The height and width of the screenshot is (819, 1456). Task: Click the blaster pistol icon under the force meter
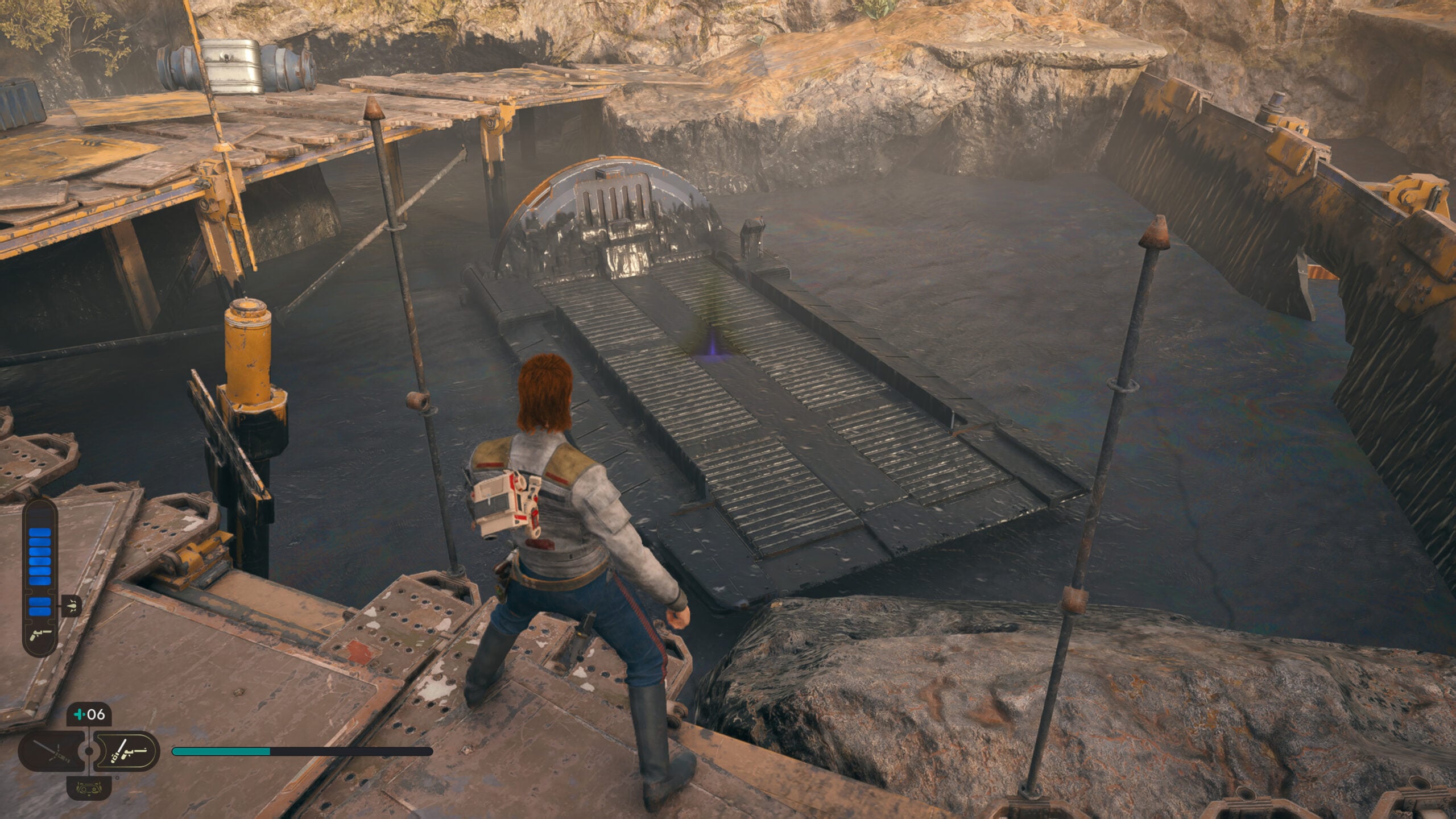[x=40, y=632]
